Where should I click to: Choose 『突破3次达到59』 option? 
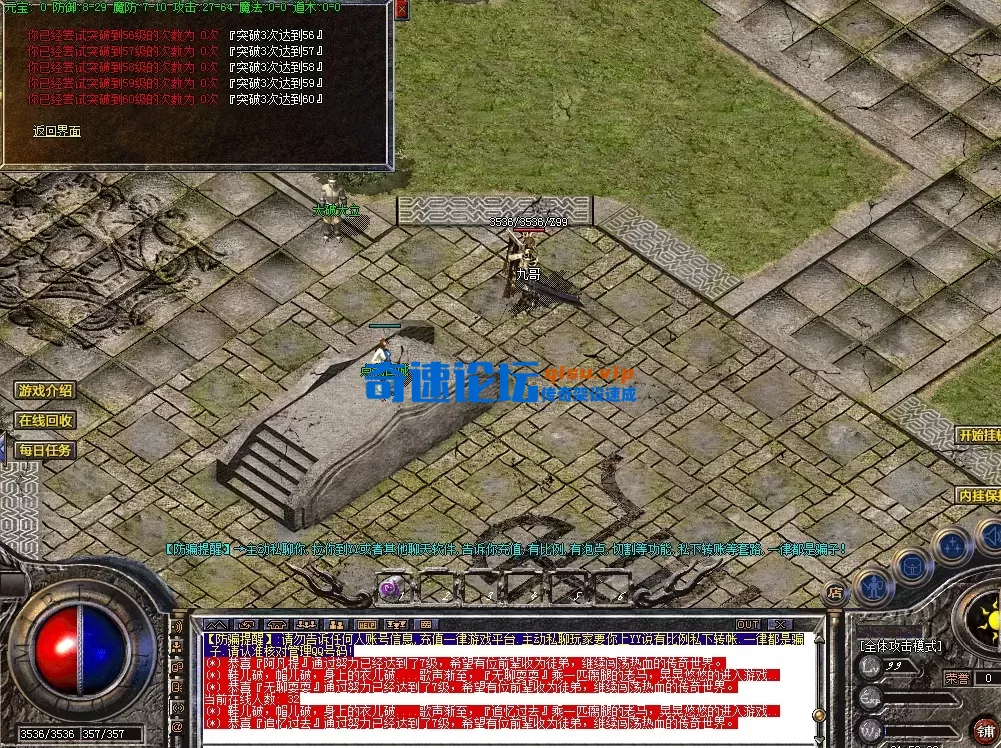coord(276,83)
